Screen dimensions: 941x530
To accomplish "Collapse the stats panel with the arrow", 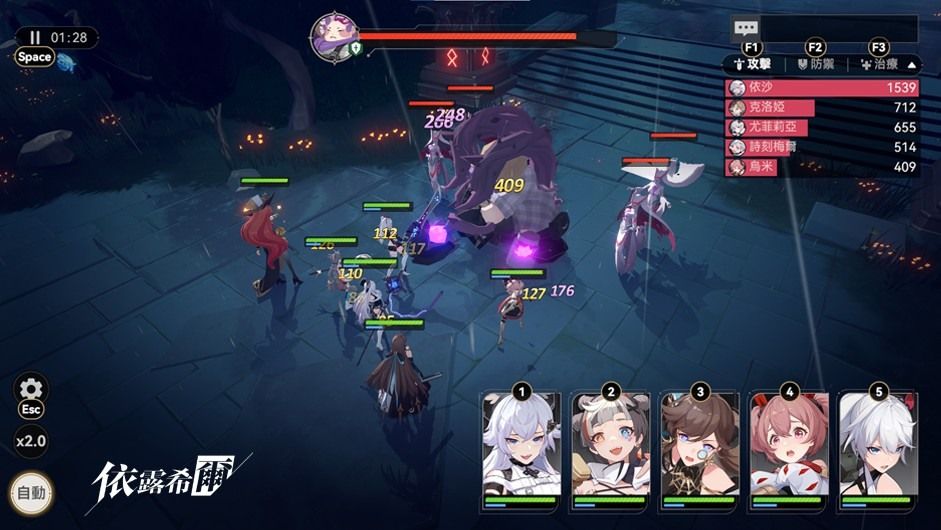I will pos(911,63).
